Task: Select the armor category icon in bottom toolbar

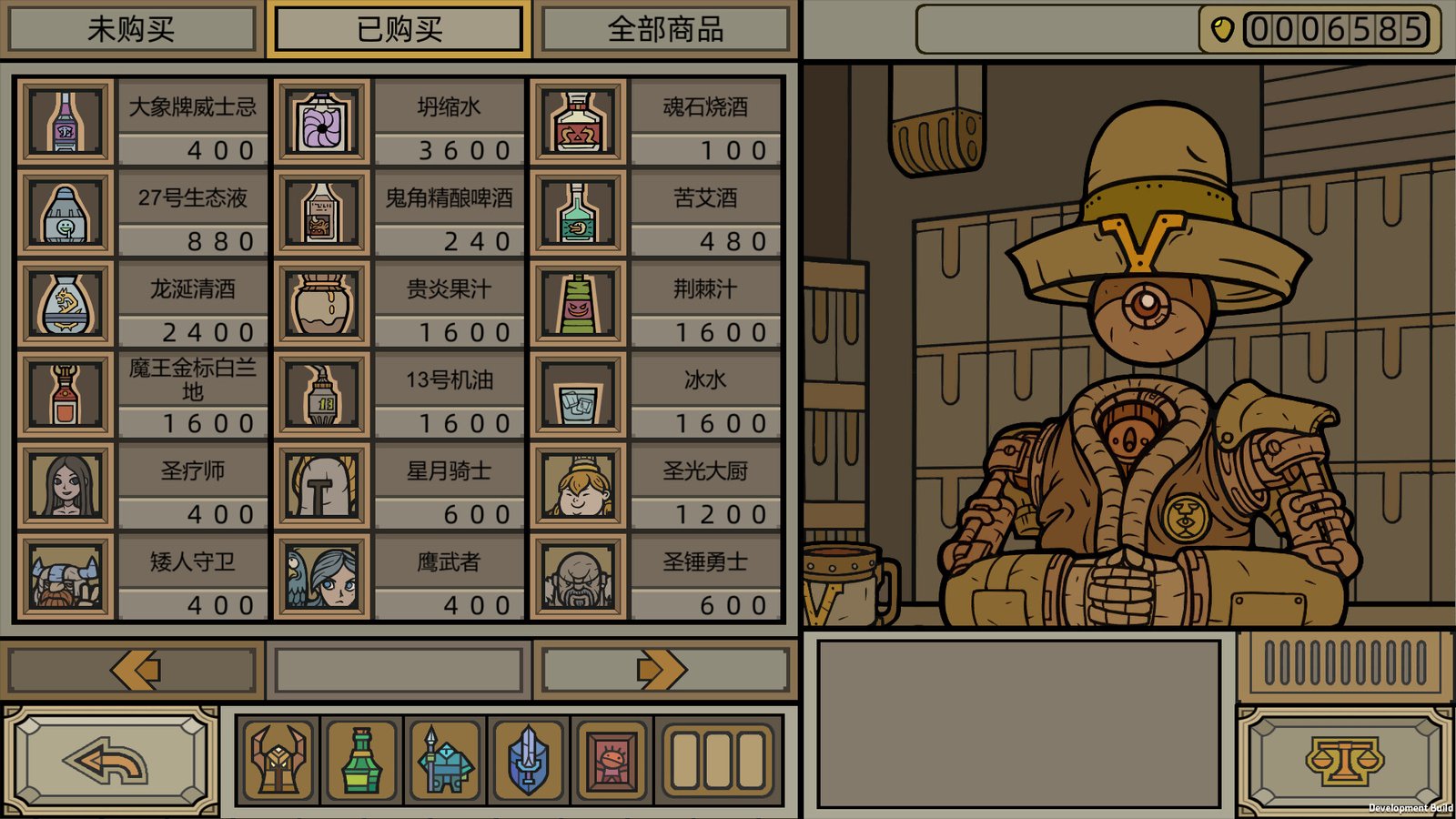Action: pyautogui.click(x=278, y=760)
